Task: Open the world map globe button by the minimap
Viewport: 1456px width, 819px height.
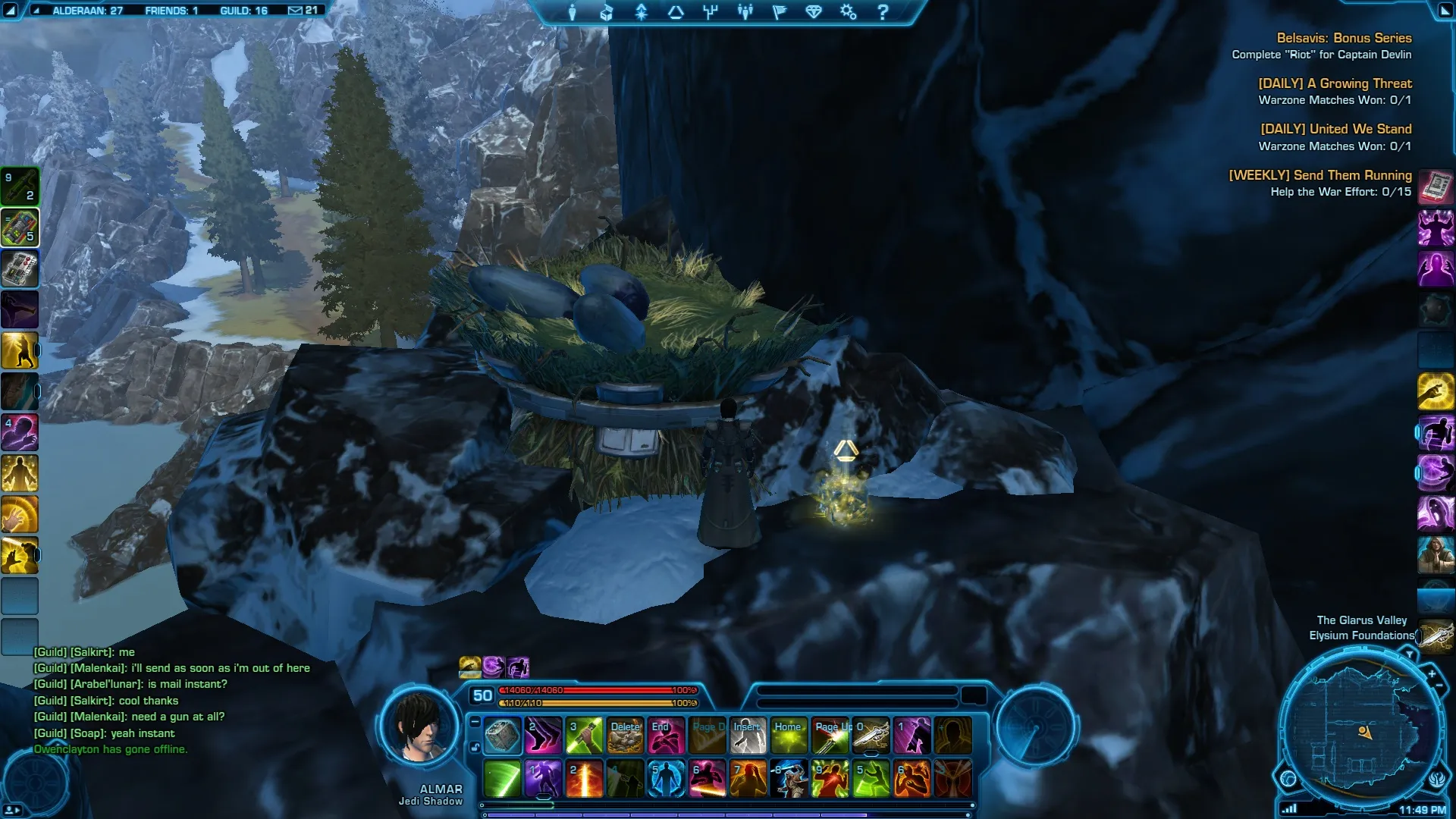Action: pos(1288,778)
